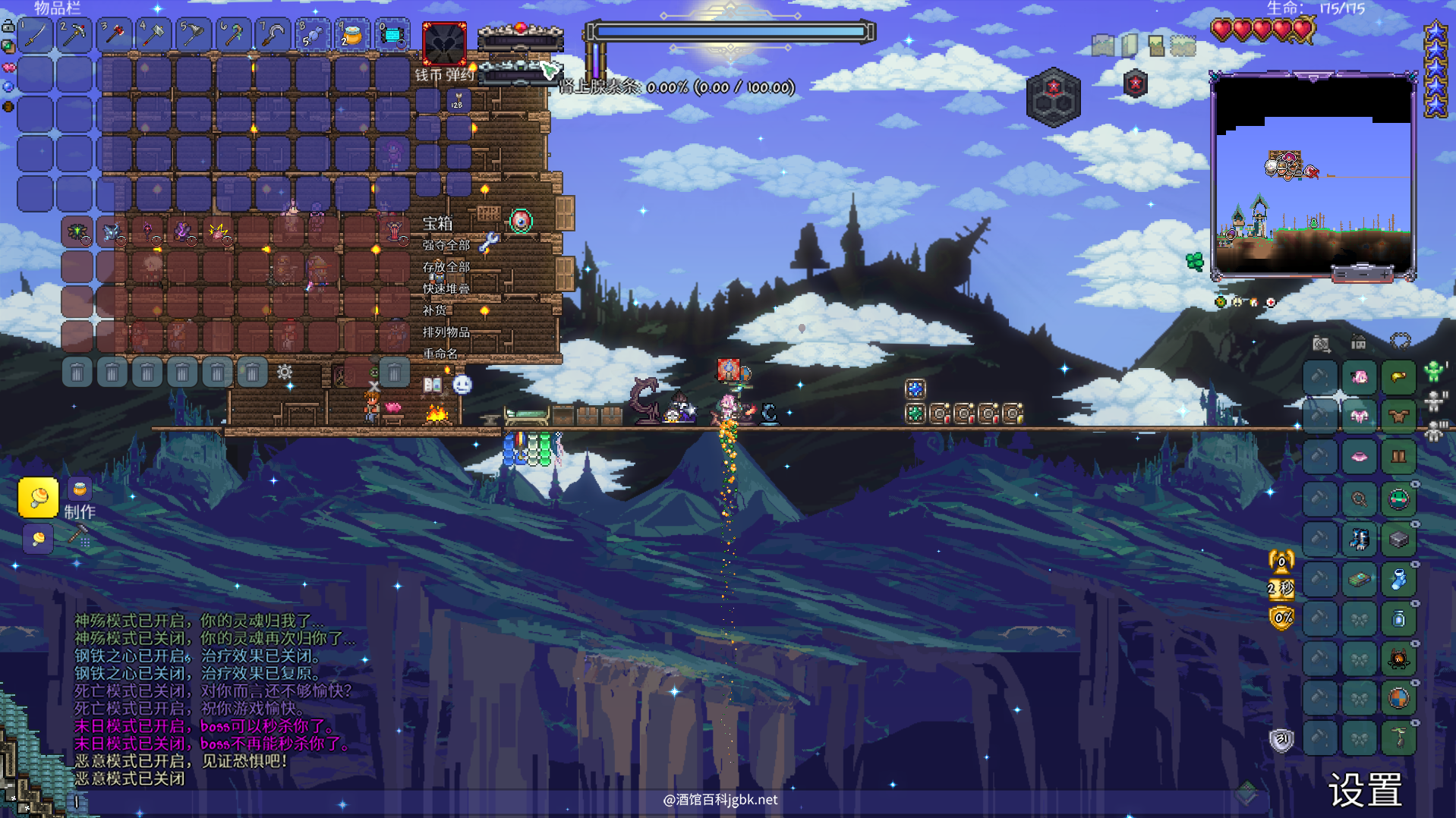1456x818 pixels.
Task: Use Quick Stack (快速堆叠) on chest
Action: point(446,288)
